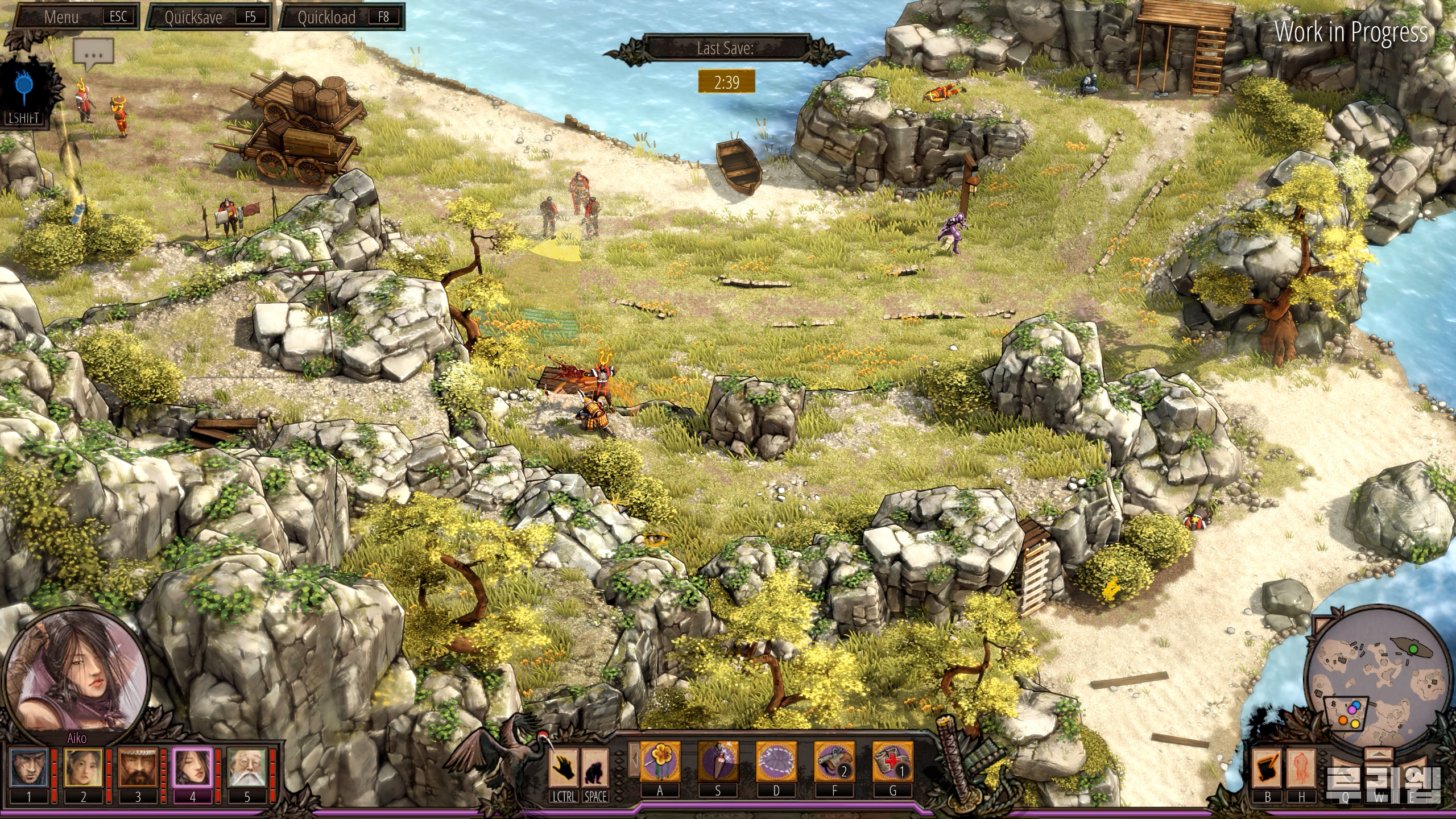Toggle the crouch stance icon

point(595,768)
